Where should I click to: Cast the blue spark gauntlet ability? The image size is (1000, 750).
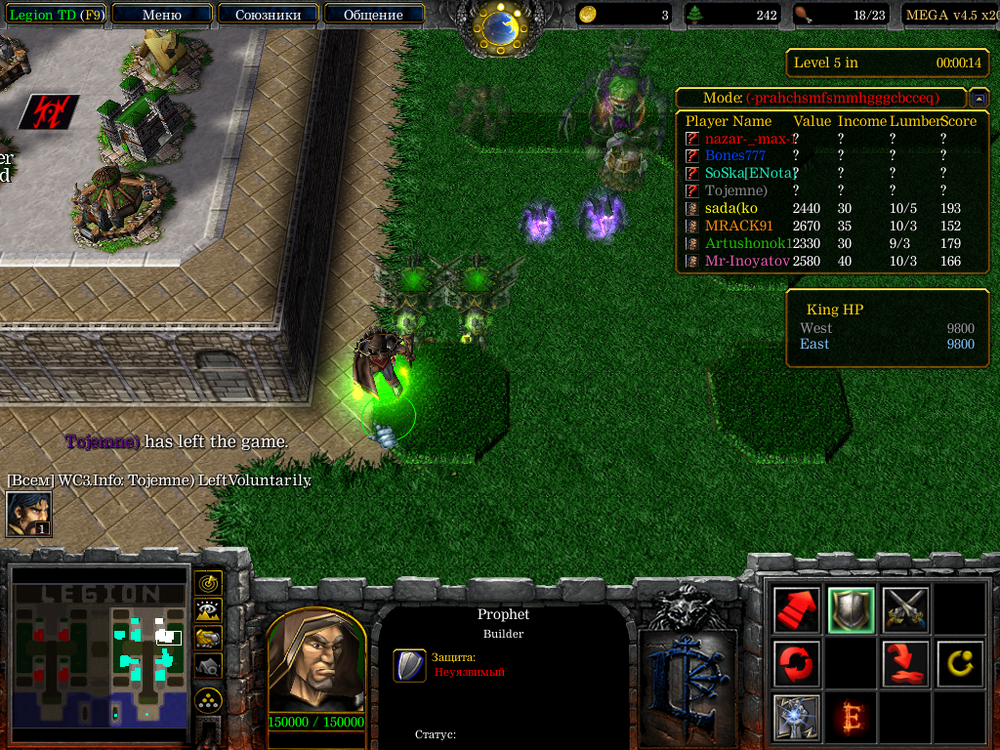coord(797,716)
